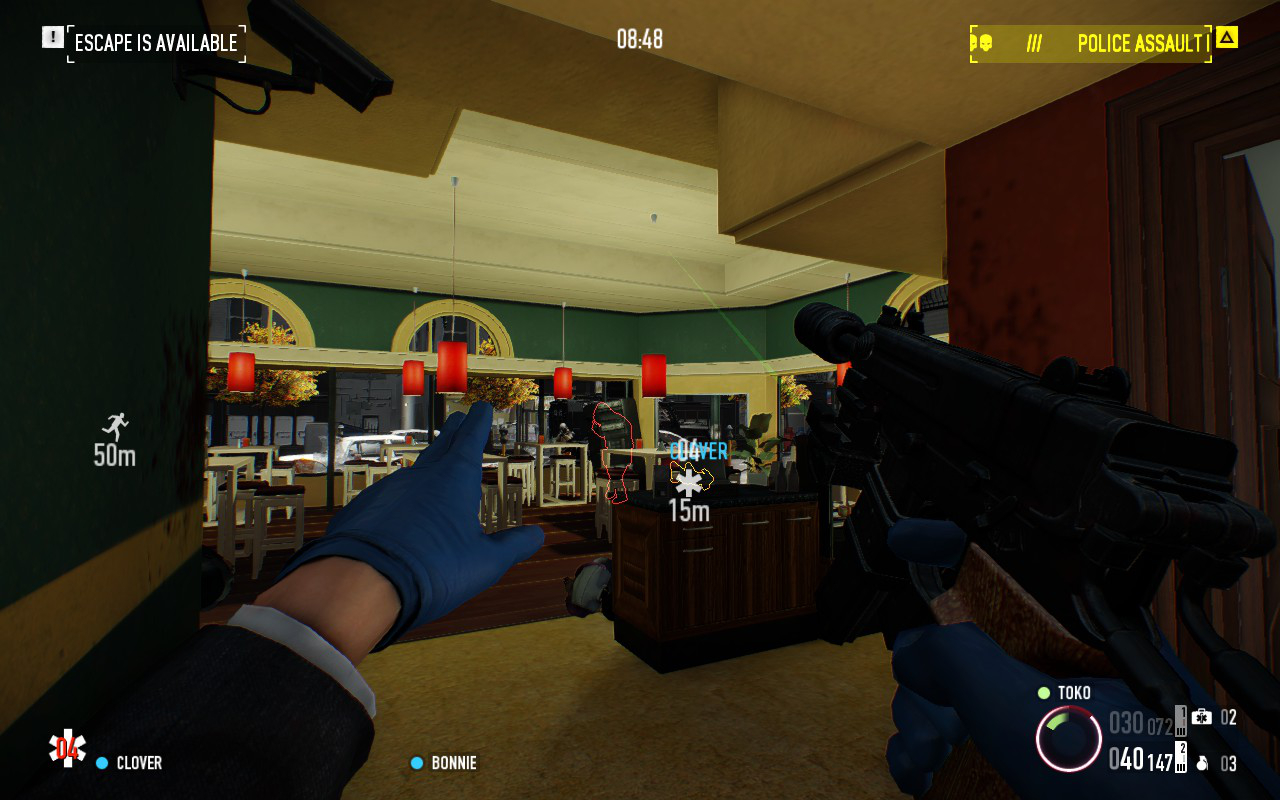Select Clover's teammate panel

tap(128, 763)
